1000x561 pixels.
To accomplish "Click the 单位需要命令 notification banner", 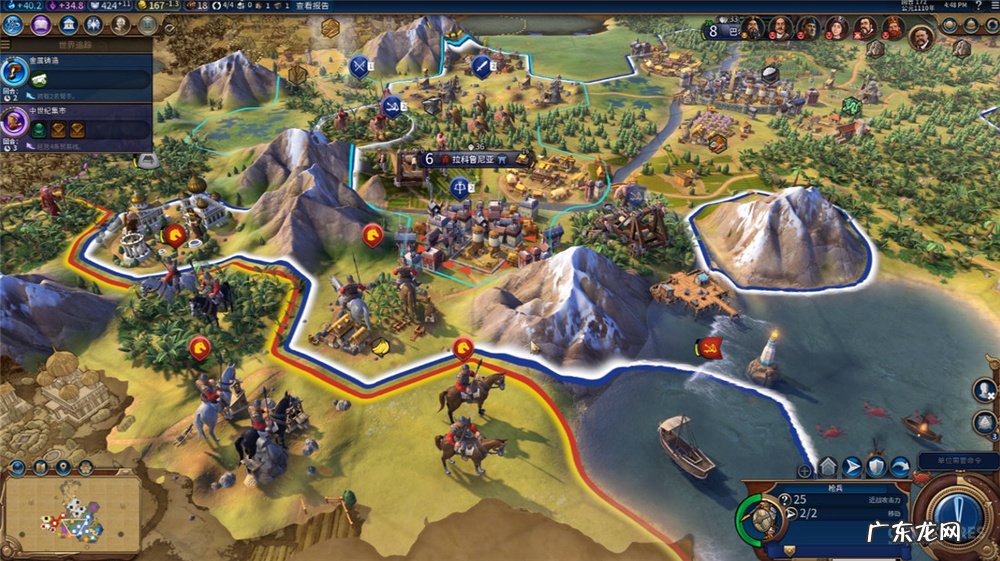I will tap(956, 461).
